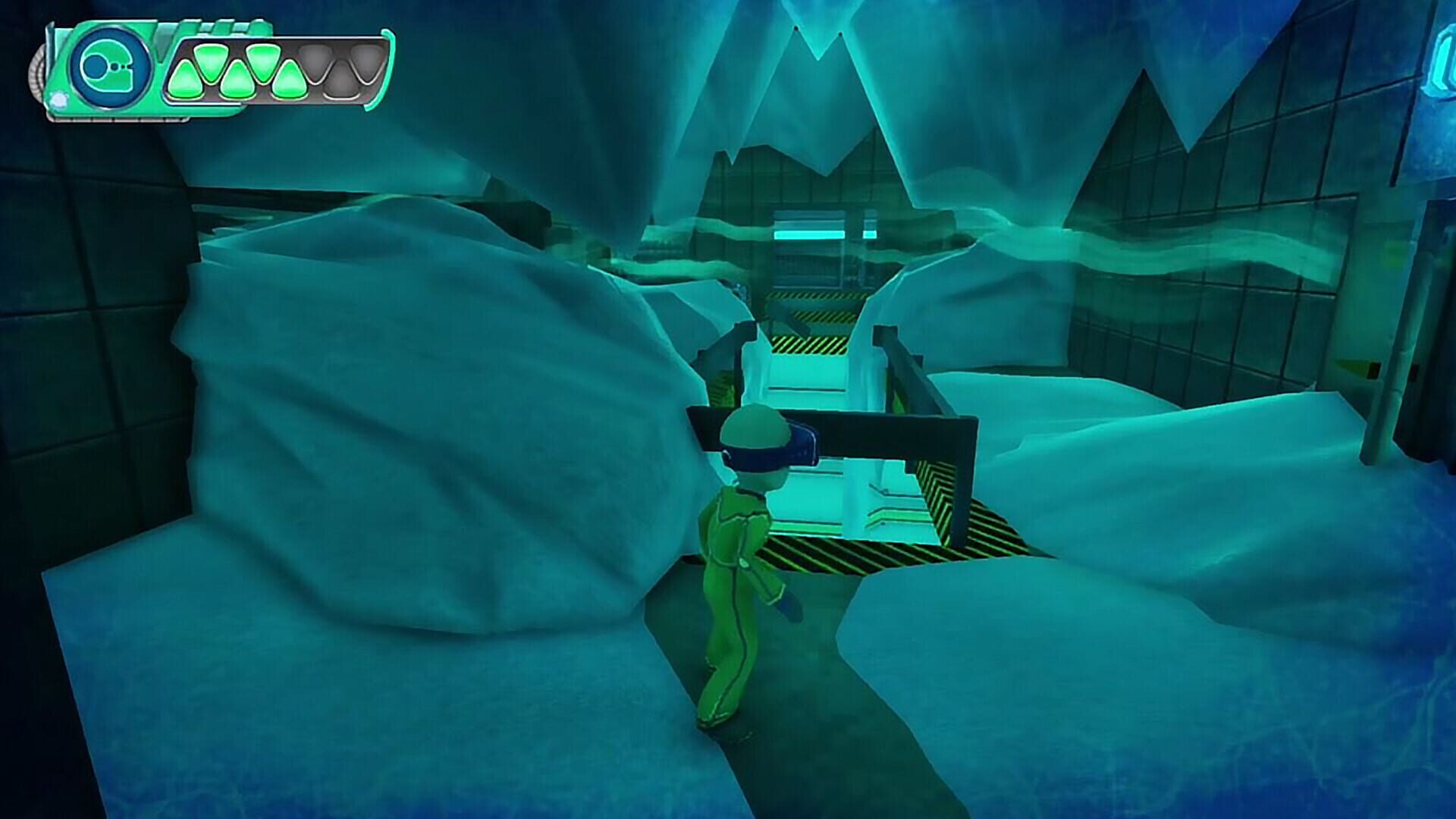Click the third green health segment
This screenshot has width=1456, height=819.
(239, 80)
